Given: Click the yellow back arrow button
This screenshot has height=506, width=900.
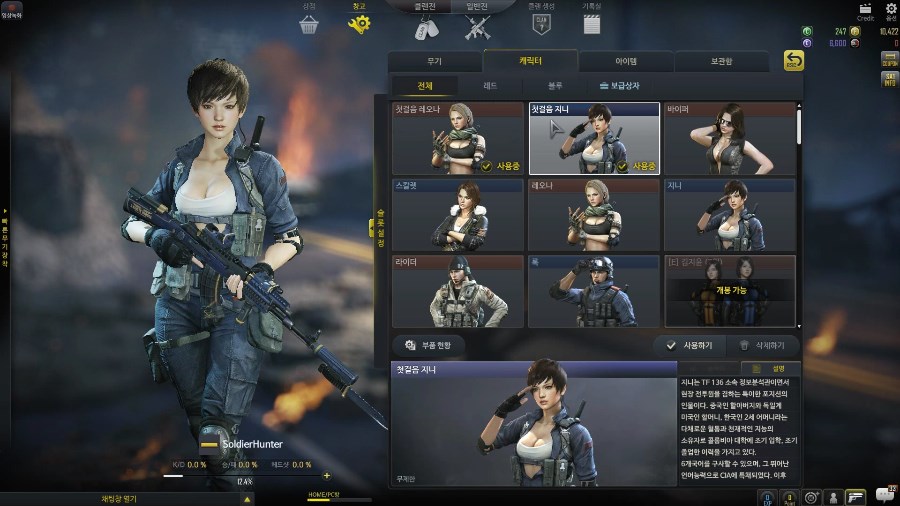Looking at the screenshot, I should [793, 61].
